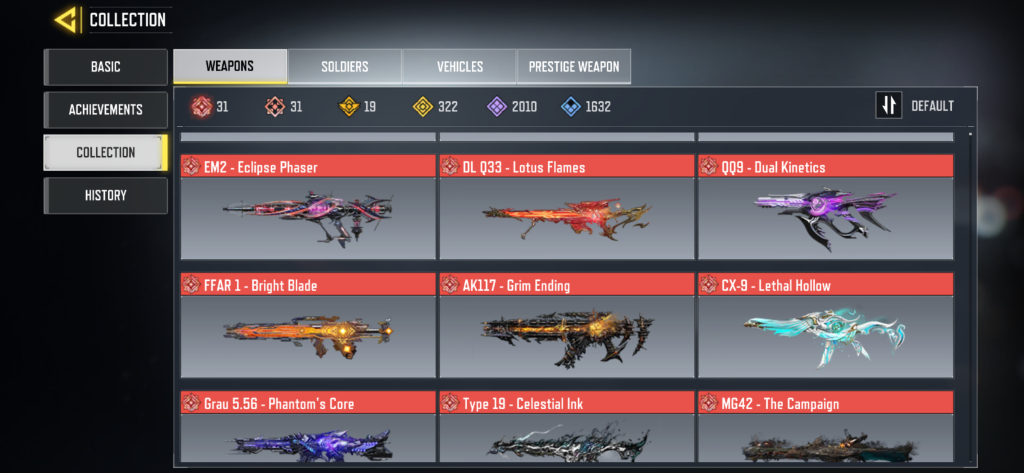
Task: Select the Type 19 - Celestial Ink weapon
Action: click(x=566, y=430)
